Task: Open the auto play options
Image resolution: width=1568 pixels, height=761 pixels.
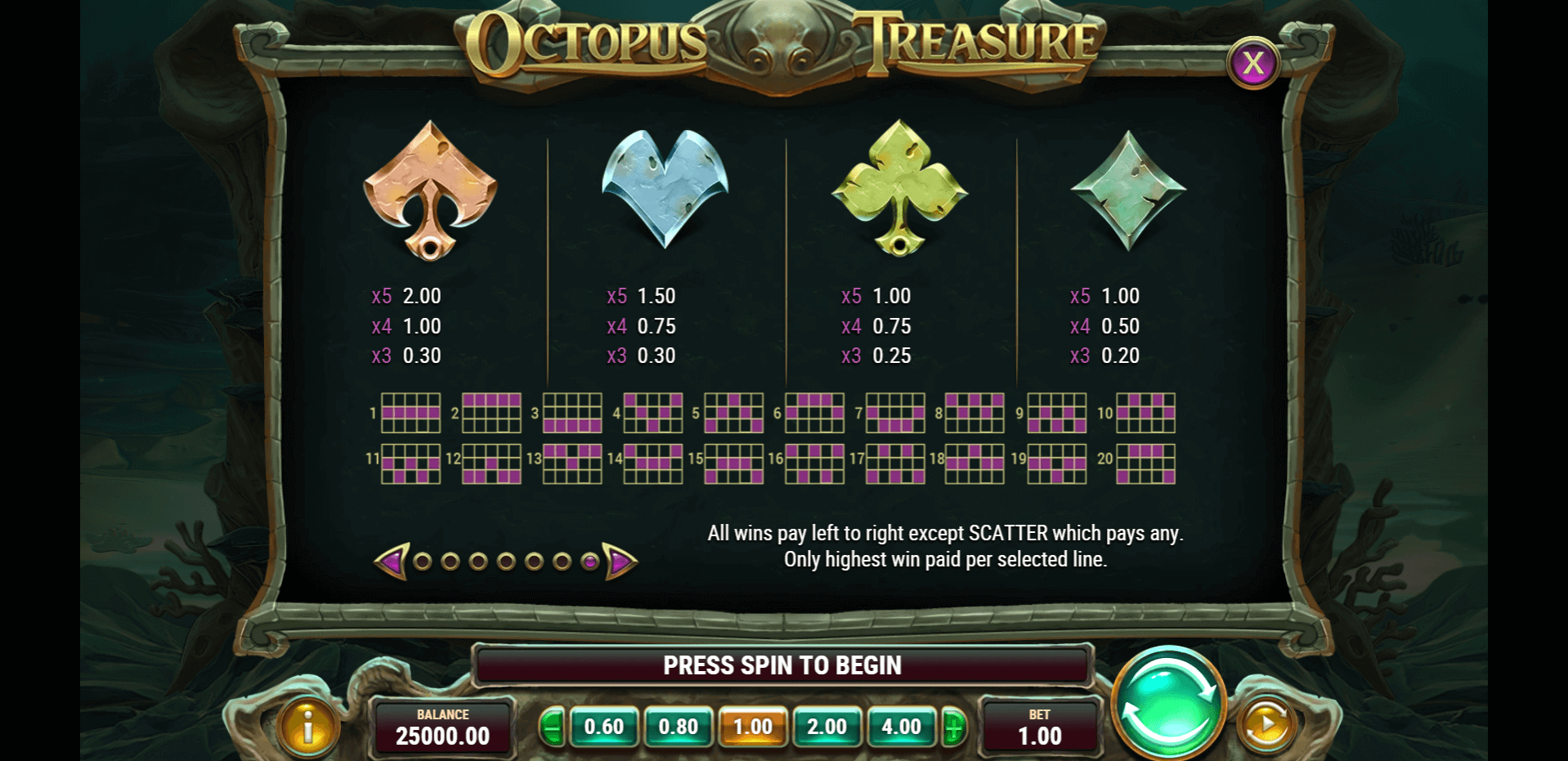Action: (1266, 724)
